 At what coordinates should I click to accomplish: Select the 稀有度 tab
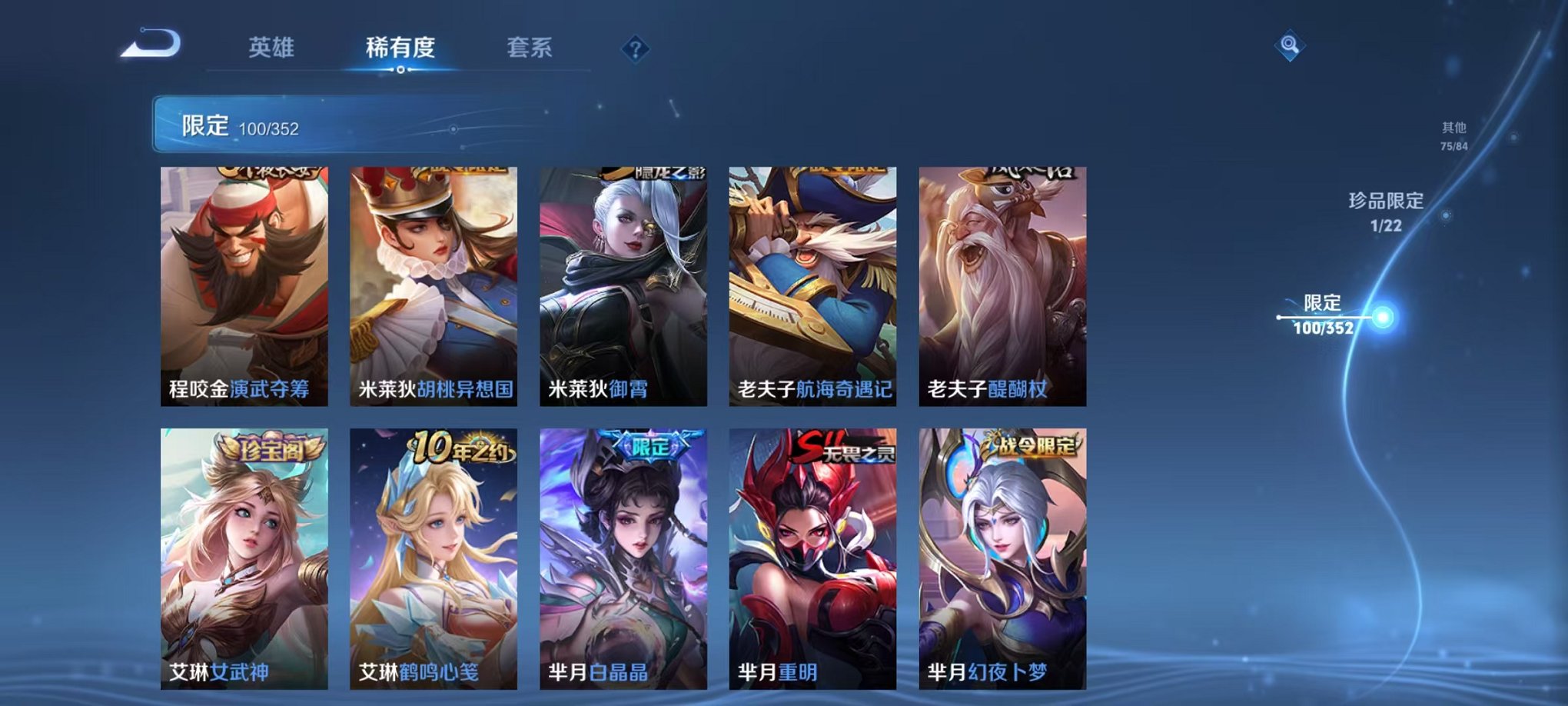point(399,46)
